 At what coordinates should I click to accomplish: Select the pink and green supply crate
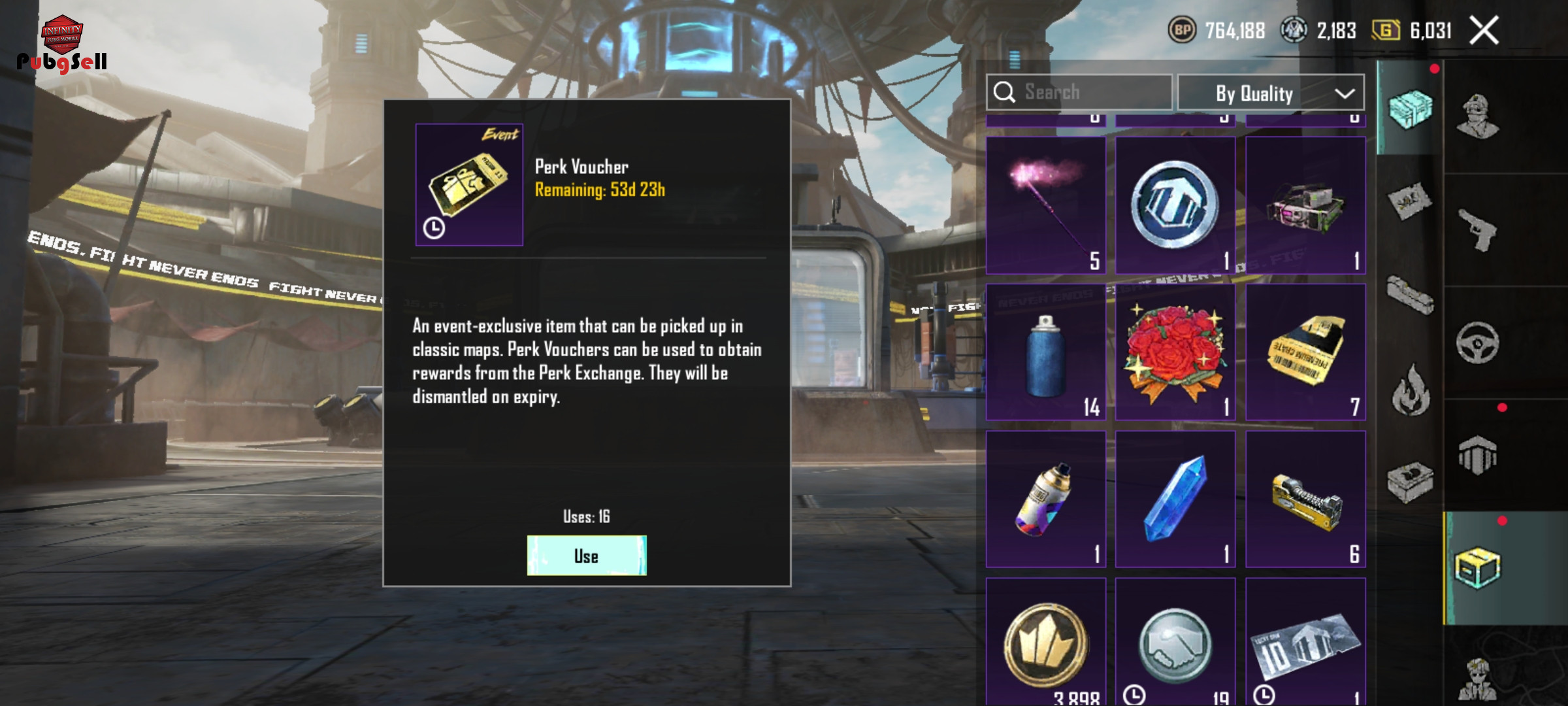click(x=1305, y=204)
